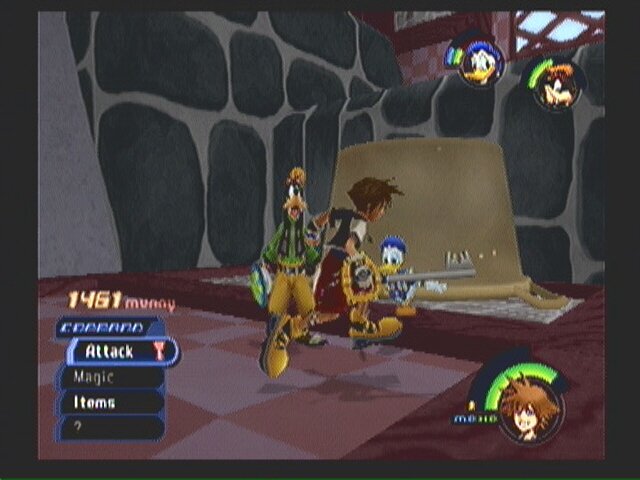Open the Items command
Image resolution: width=640 pixels, height=480 pixels.
click(x=110, y=402)
